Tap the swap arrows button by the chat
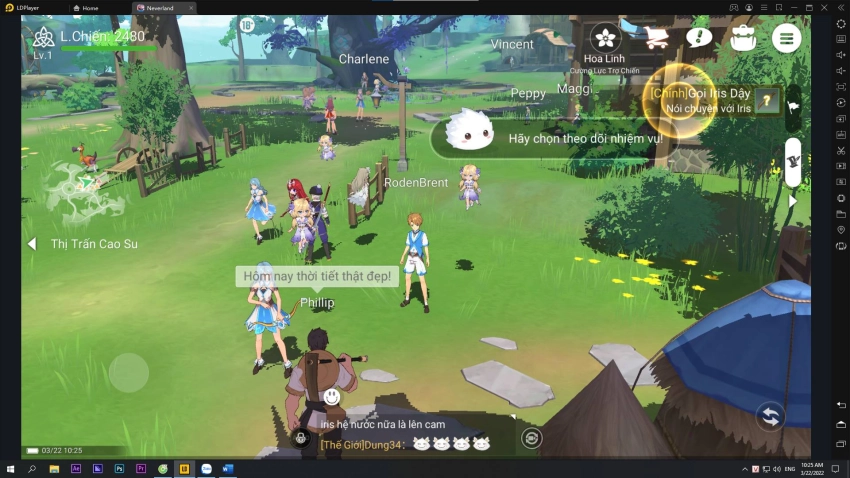 click(x=532, y=438)
